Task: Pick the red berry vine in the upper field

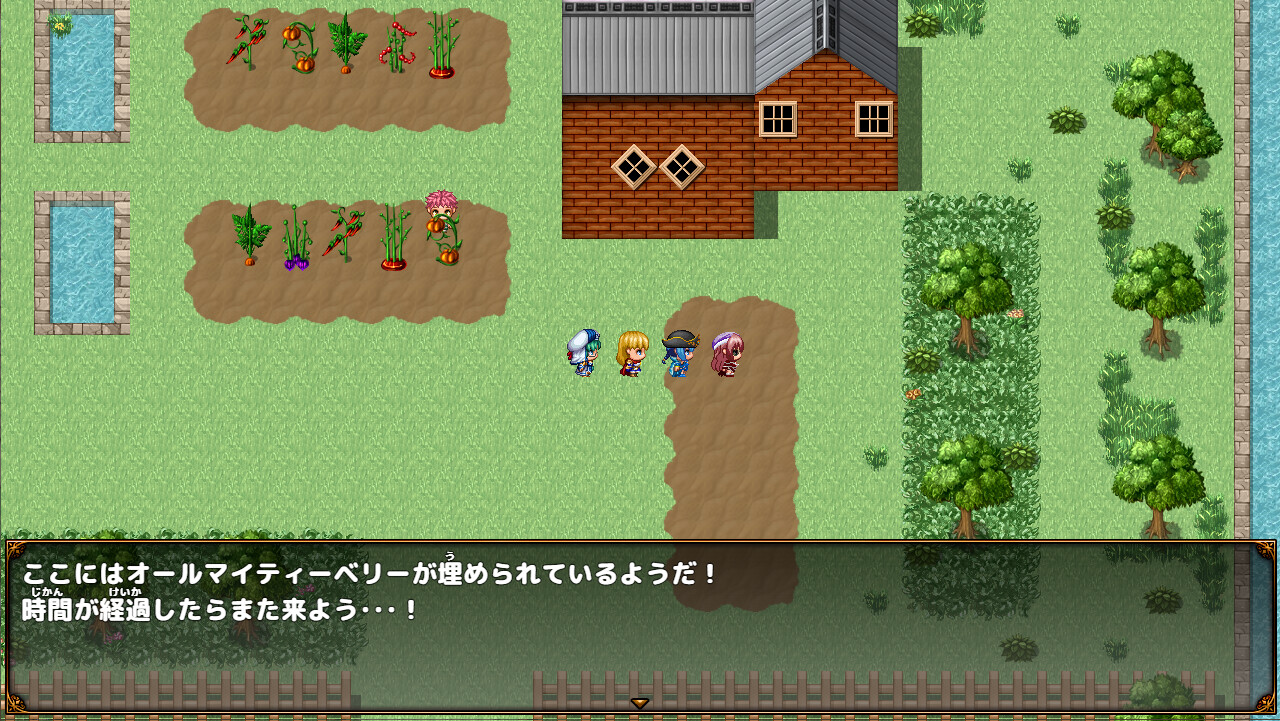Action: [x=398, y=45]
